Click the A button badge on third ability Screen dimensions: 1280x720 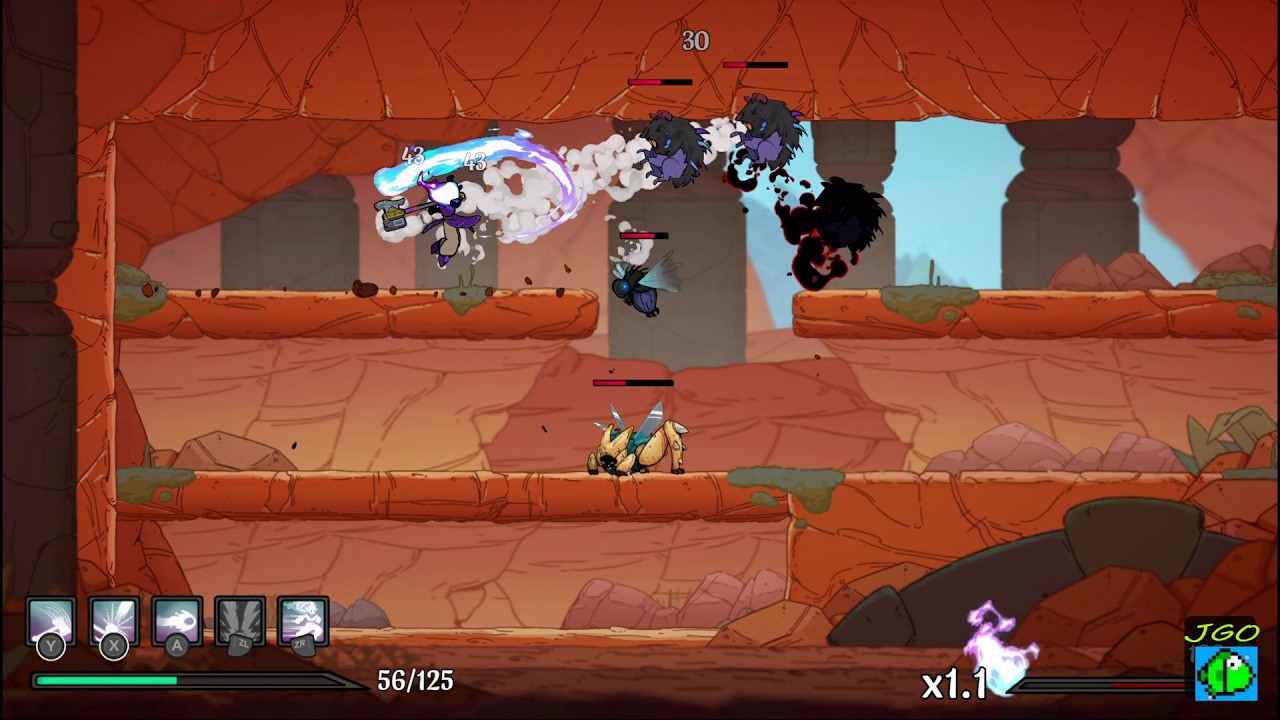(176, 648)
